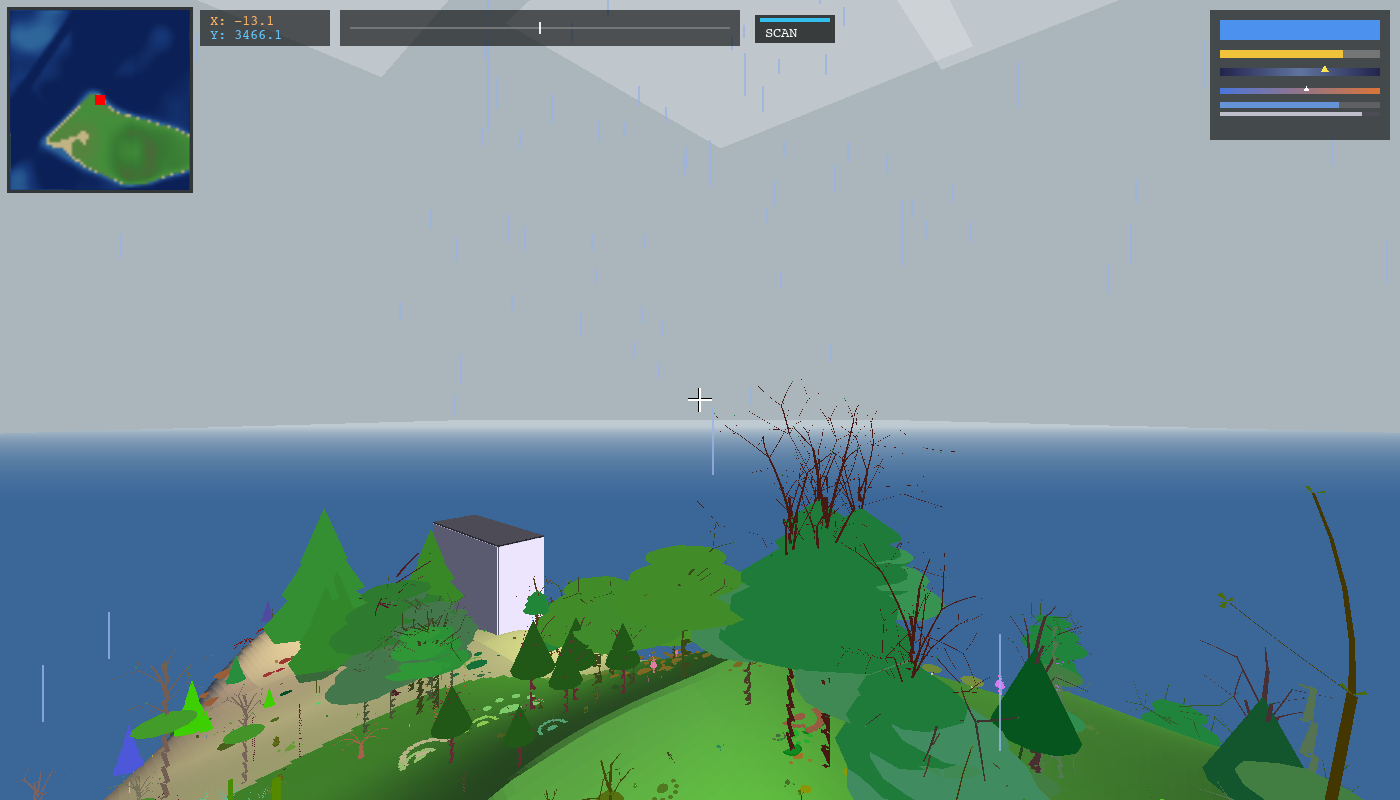Click the yellow energy bar on the right panel
The image size is (1400, 800).
click(x=1280, y=53)
